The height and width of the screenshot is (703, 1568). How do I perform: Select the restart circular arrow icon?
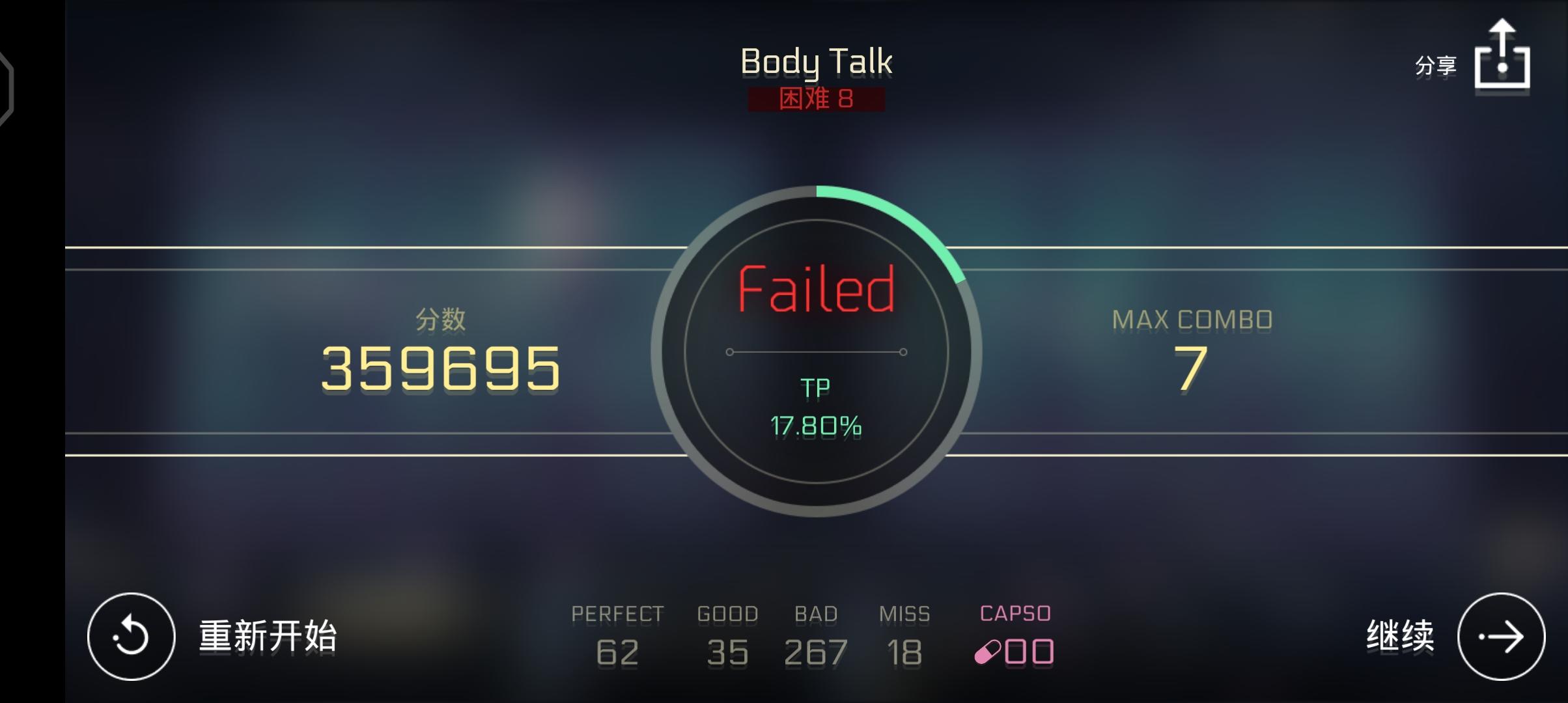pyautogui.click(x=133, y=635)
